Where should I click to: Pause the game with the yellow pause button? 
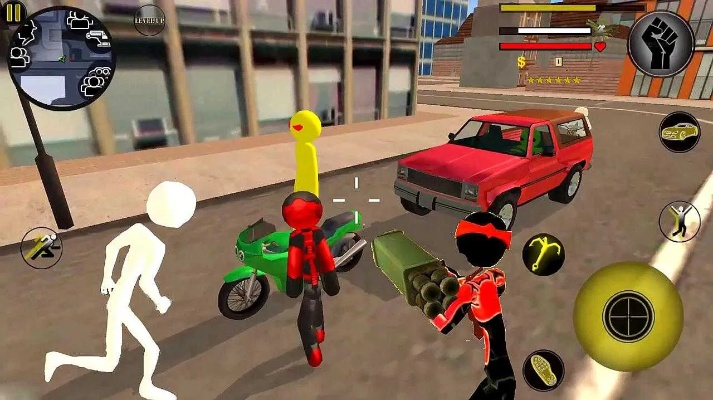pos(13,13)
